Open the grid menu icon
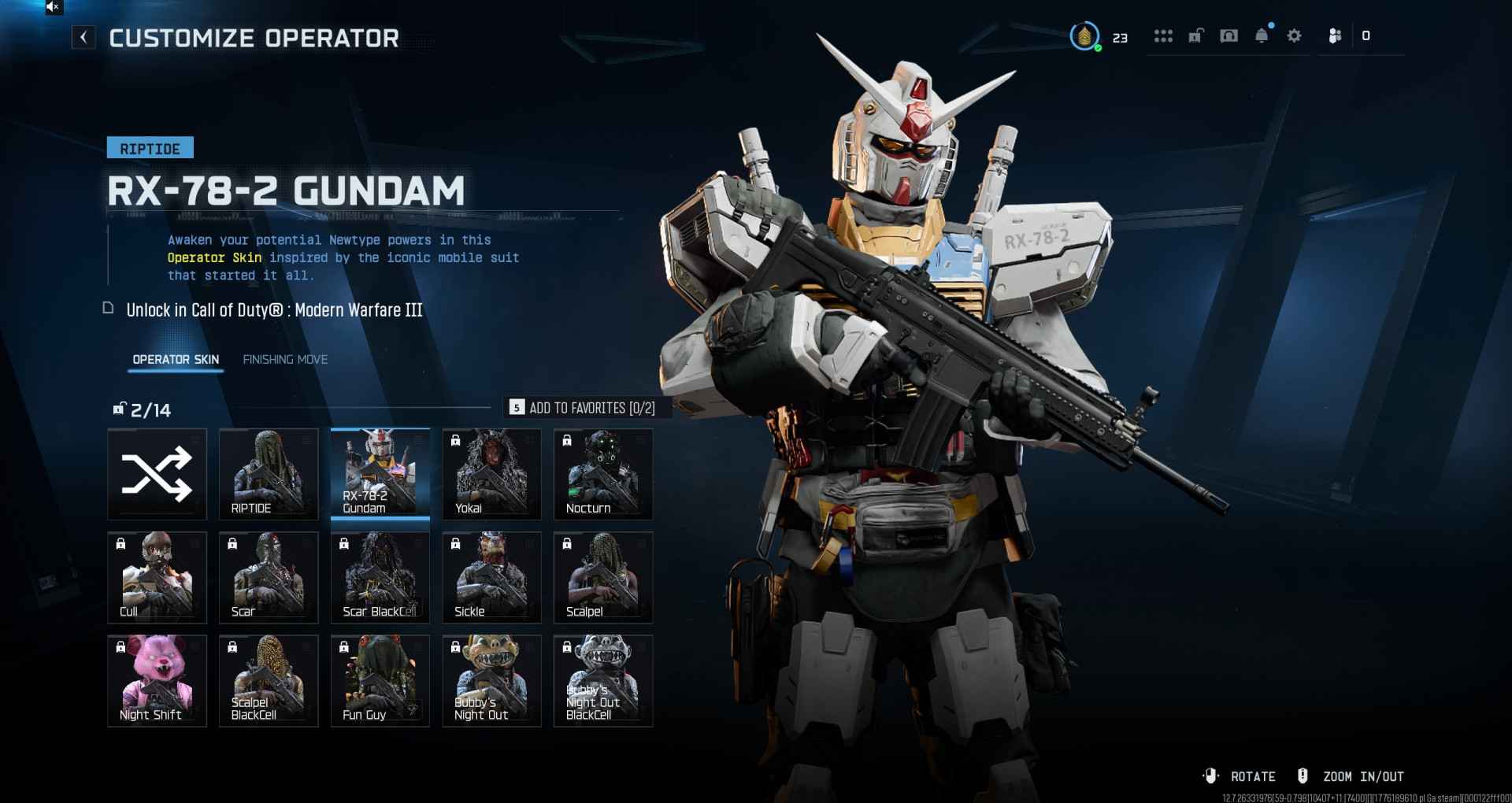1512x803 pixels. click(1163, 35)
